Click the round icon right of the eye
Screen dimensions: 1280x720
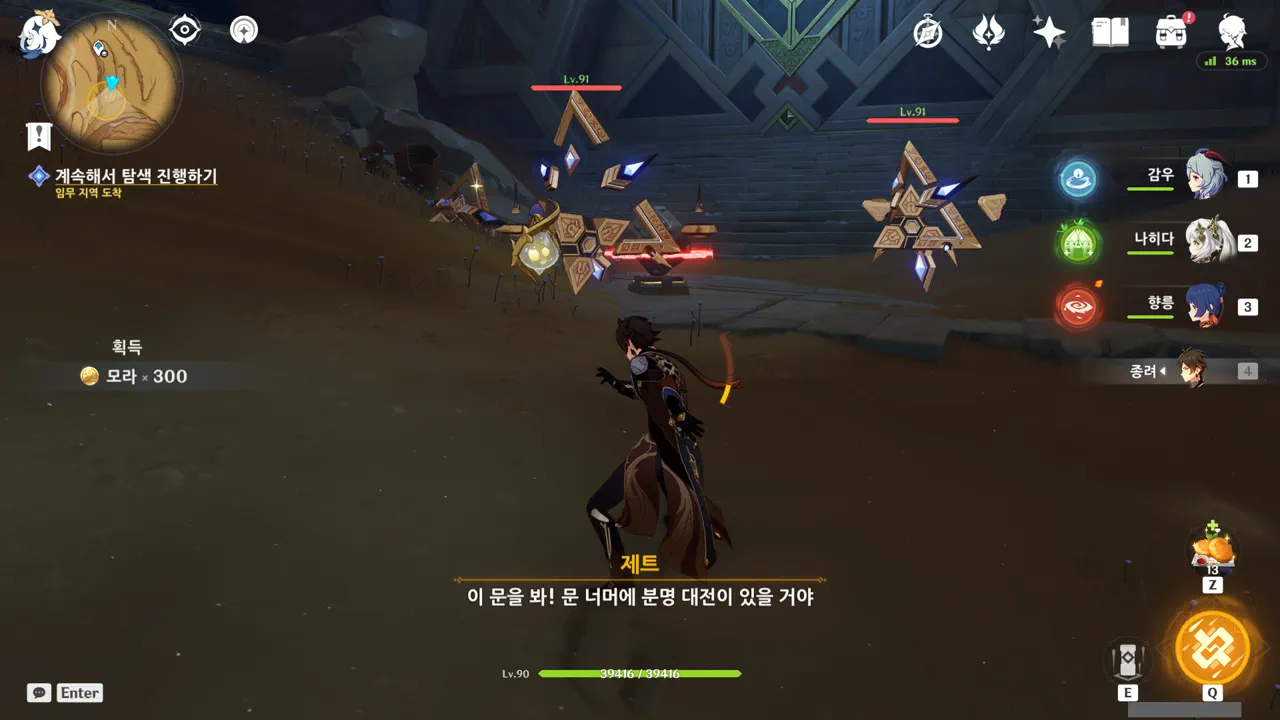pos(244,31)
